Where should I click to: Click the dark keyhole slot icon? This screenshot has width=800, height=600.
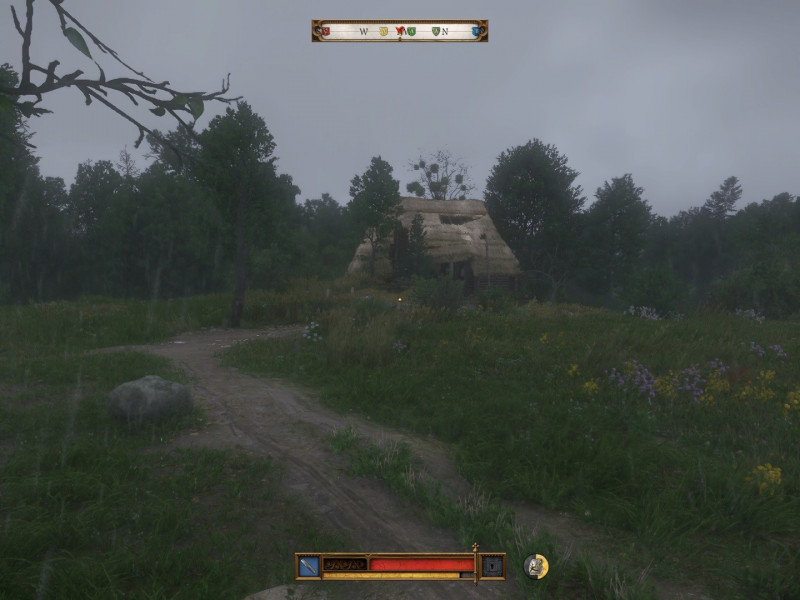coord(492,566)
